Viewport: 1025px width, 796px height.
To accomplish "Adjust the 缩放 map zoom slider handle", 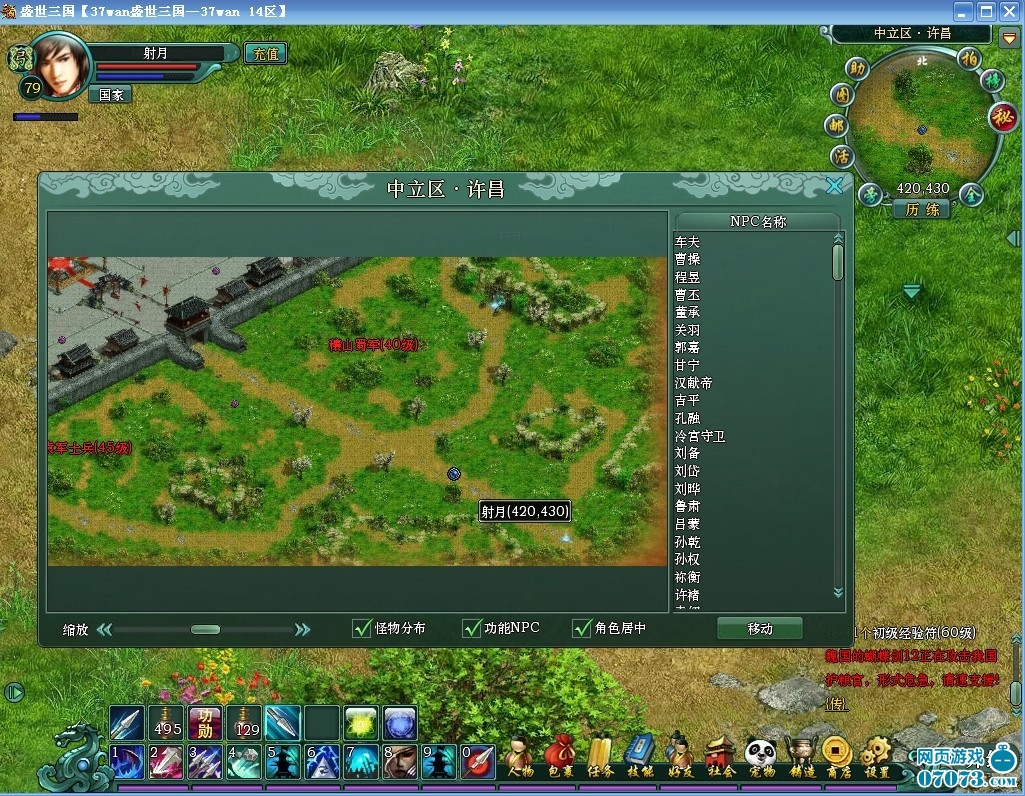I will 205,629.
